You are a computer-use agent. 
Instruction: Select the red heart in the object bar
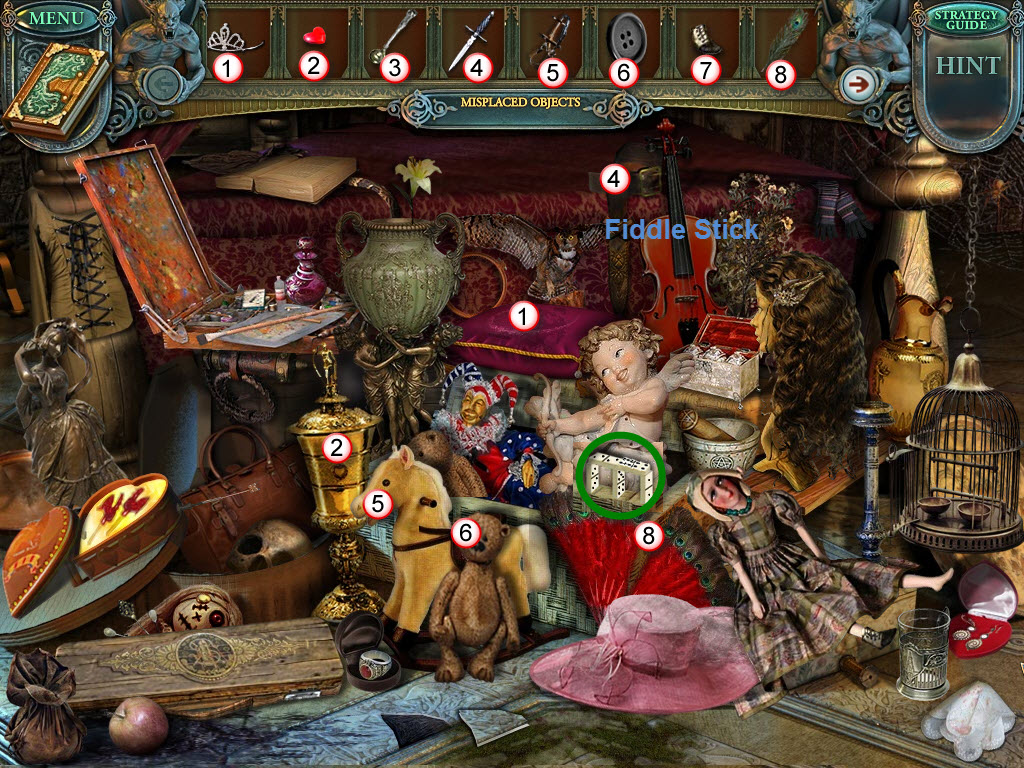coord(316,38)
